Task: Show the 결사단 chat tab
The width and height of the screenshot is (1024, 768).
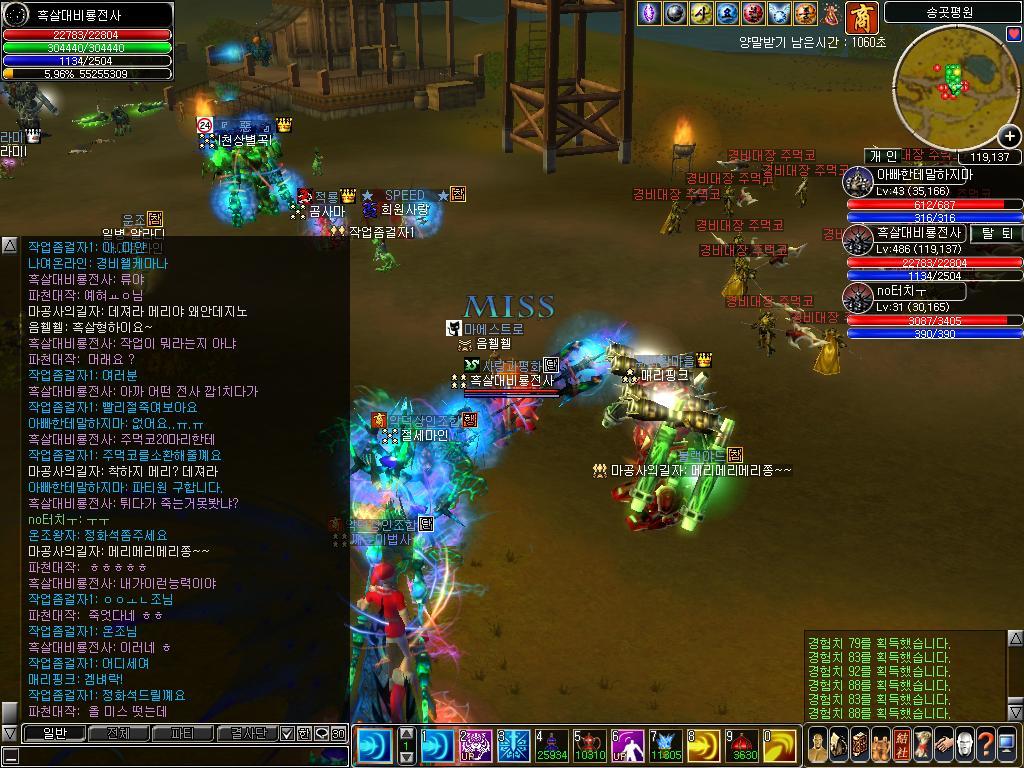Action: [246, 733]
